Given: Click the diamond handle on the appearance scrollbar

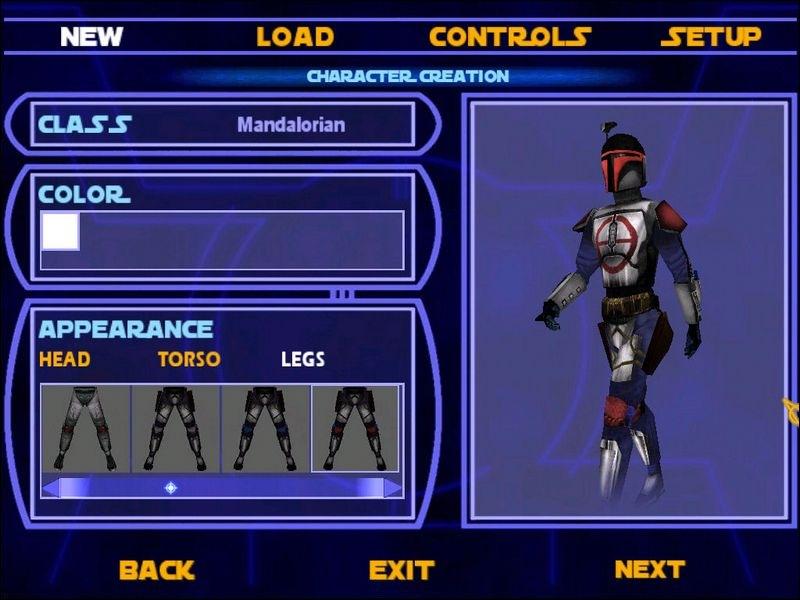Looking at the screenshot, I should tap(171, 487).
